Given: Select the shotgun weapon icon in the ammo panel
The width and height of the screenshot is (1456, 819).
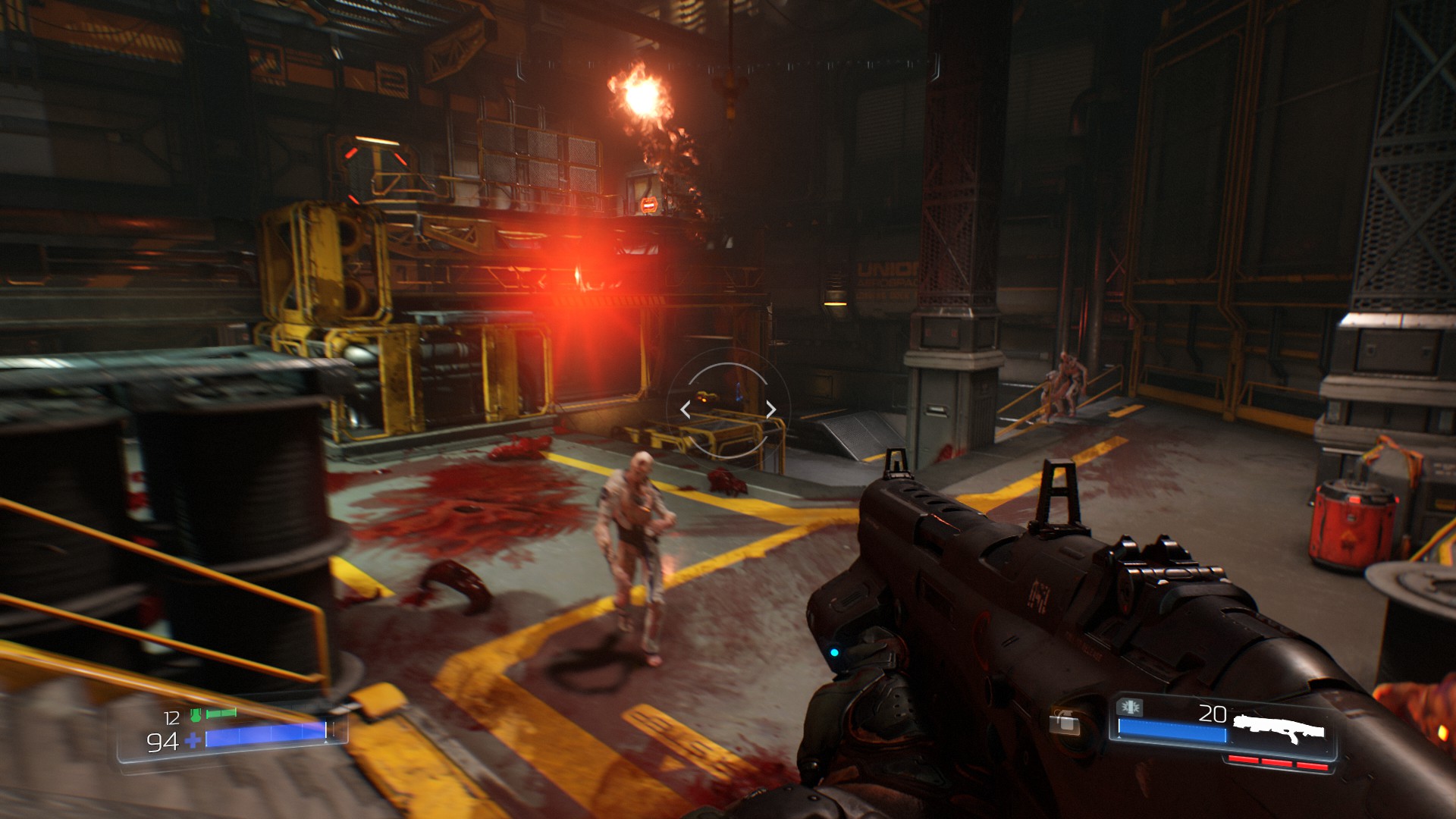Looking at the screenshot, I should pos(1279,726).
